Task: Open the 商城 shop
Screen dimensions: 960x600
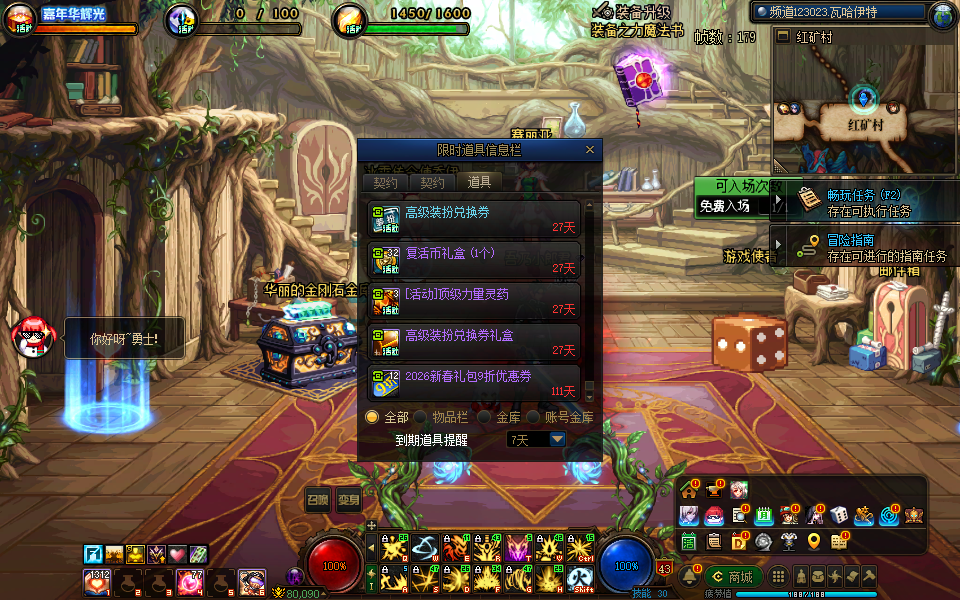Action: 730,577
